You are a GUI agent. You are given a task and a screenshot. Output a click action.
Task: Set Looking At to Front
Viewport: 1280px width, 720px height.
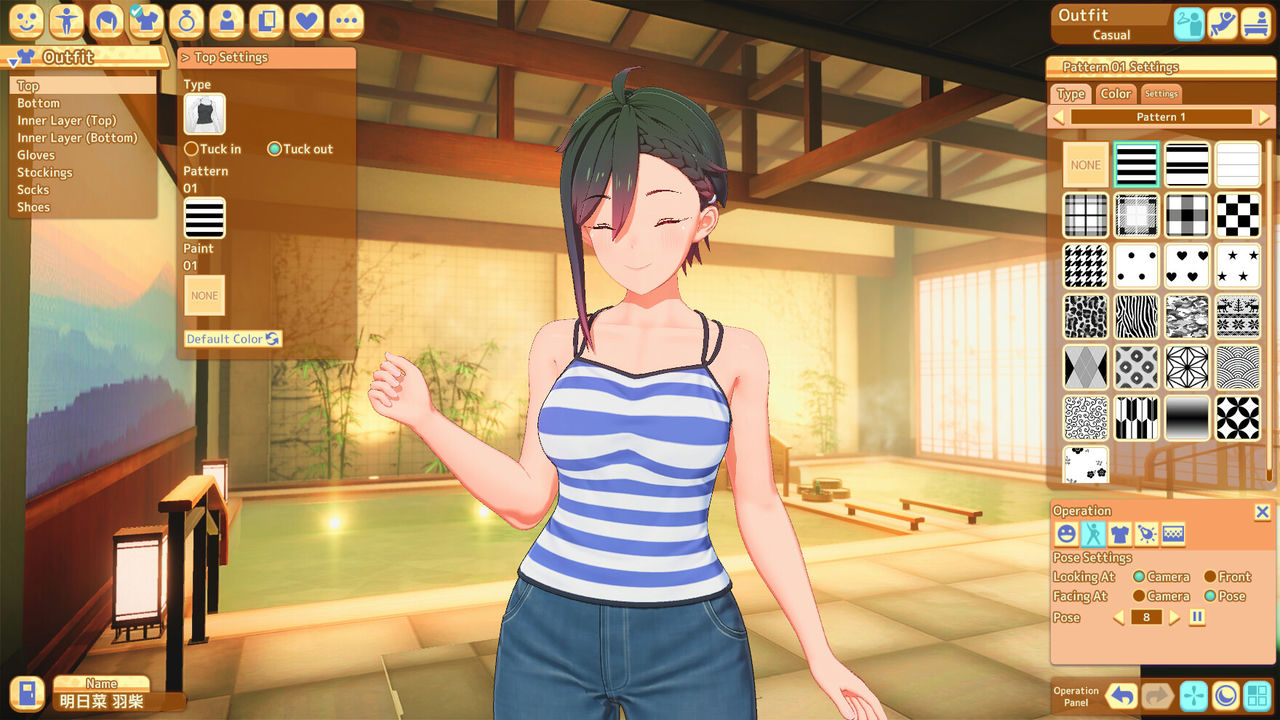click(x=1209, y=577)
